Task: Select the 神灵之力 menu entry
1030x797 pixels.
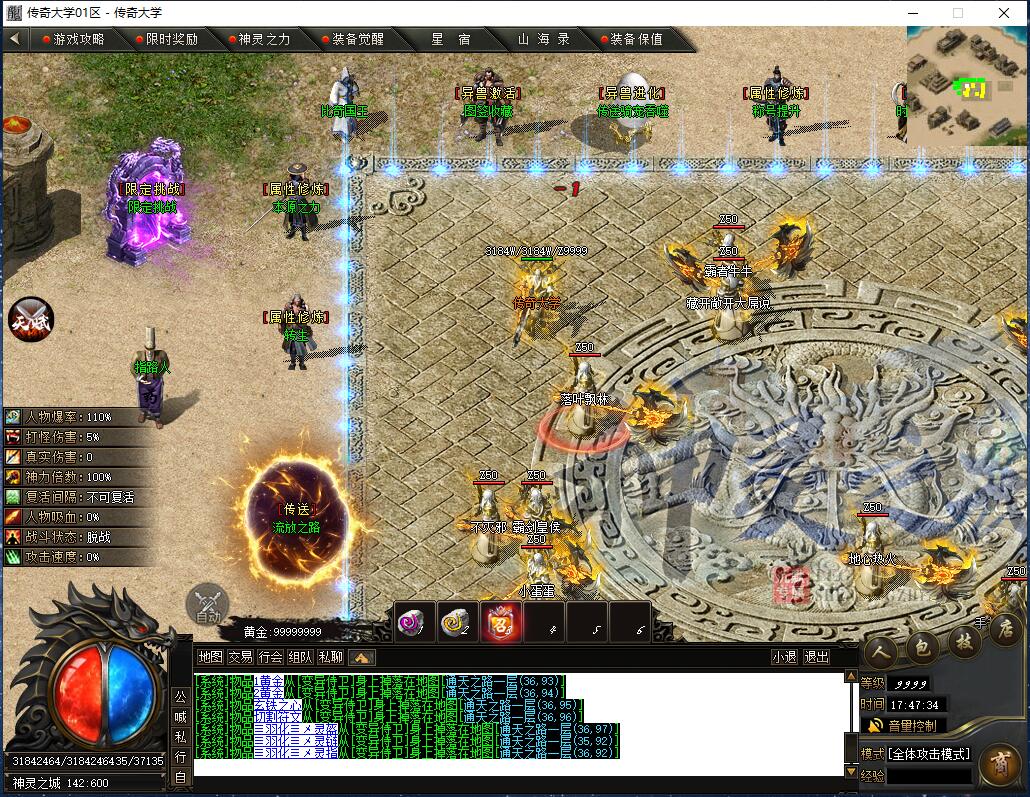Action: (x=264, y=39)
